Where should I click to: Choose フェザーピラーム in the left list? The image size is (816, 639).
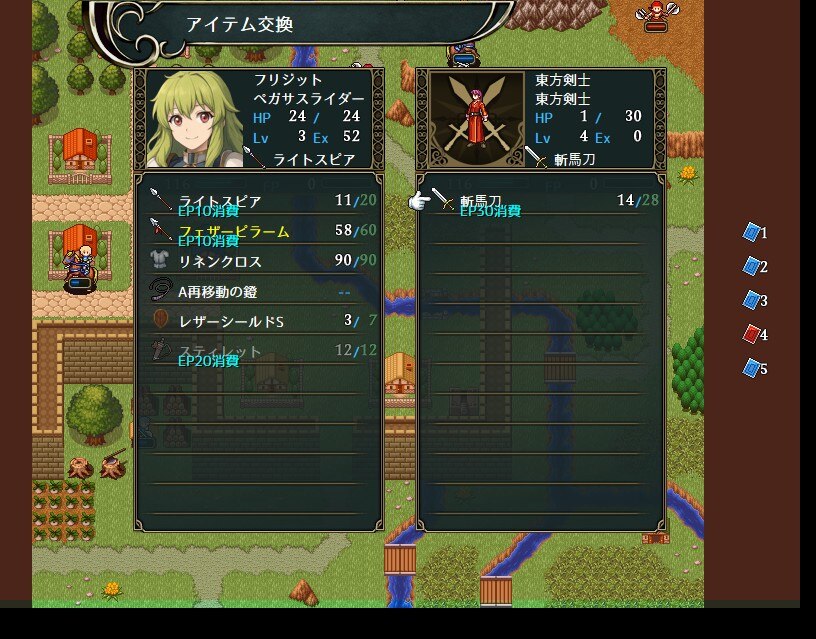point(258,231)
